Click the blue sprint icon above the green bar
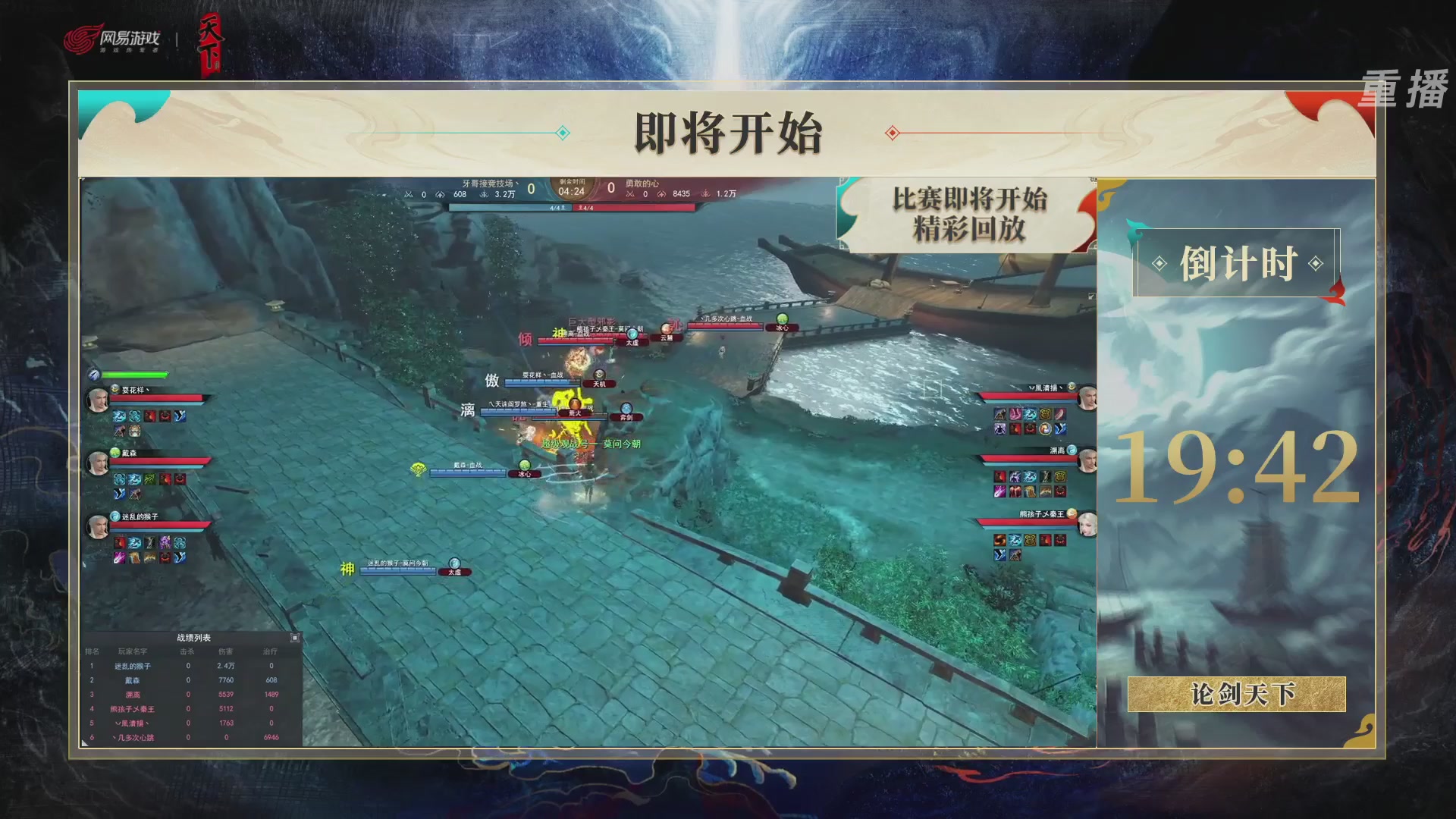The width and height of the screenshot is (1456, 819). tap(93, 373)
